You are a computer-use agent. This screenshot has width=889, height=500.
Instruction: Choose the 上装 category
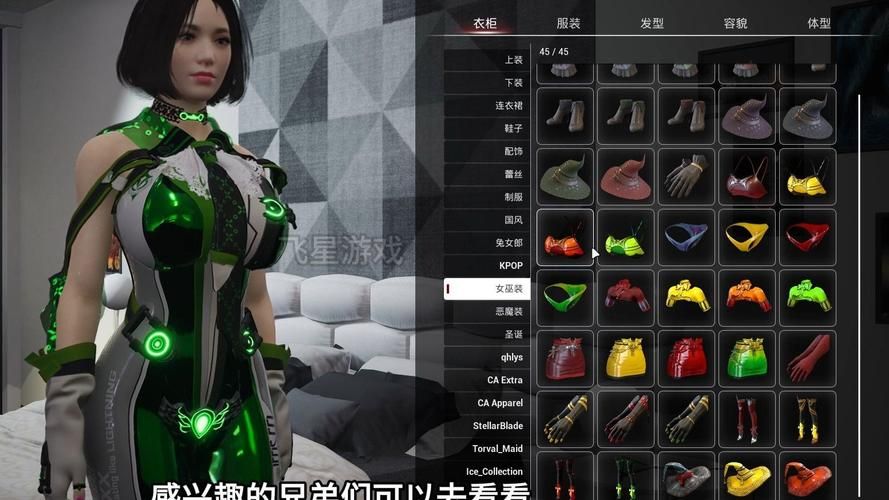pos(514,60)
